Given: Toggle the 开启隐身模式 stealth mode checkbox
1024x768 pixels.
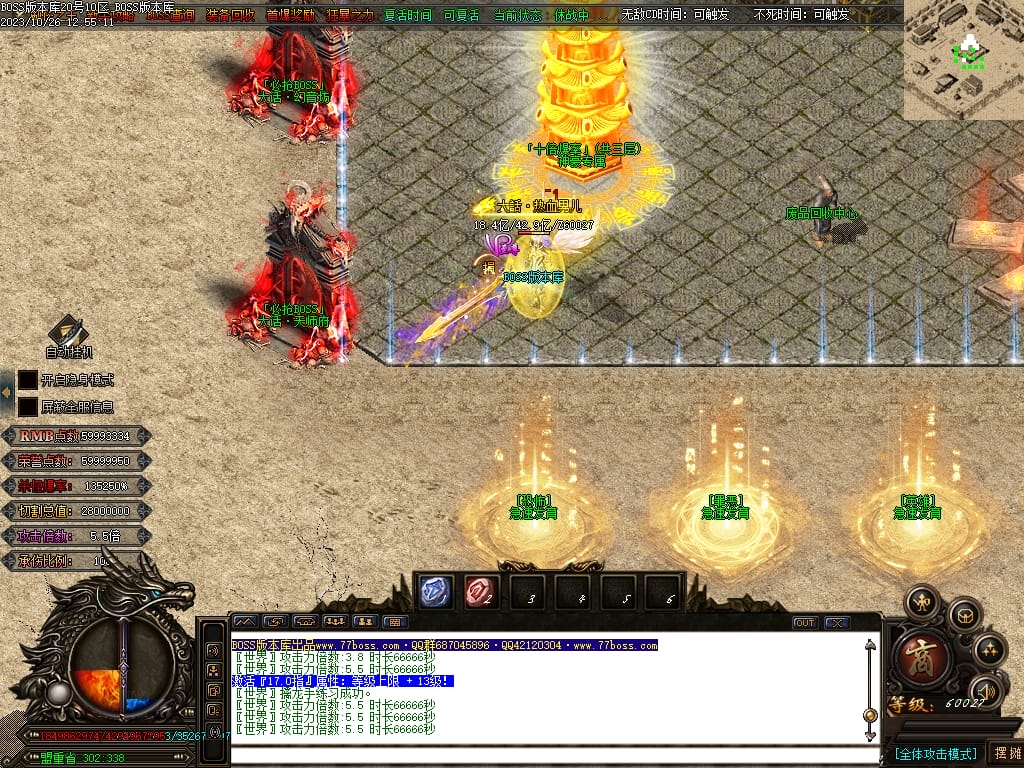Looking at the screenshot, I should click(28, 380).
